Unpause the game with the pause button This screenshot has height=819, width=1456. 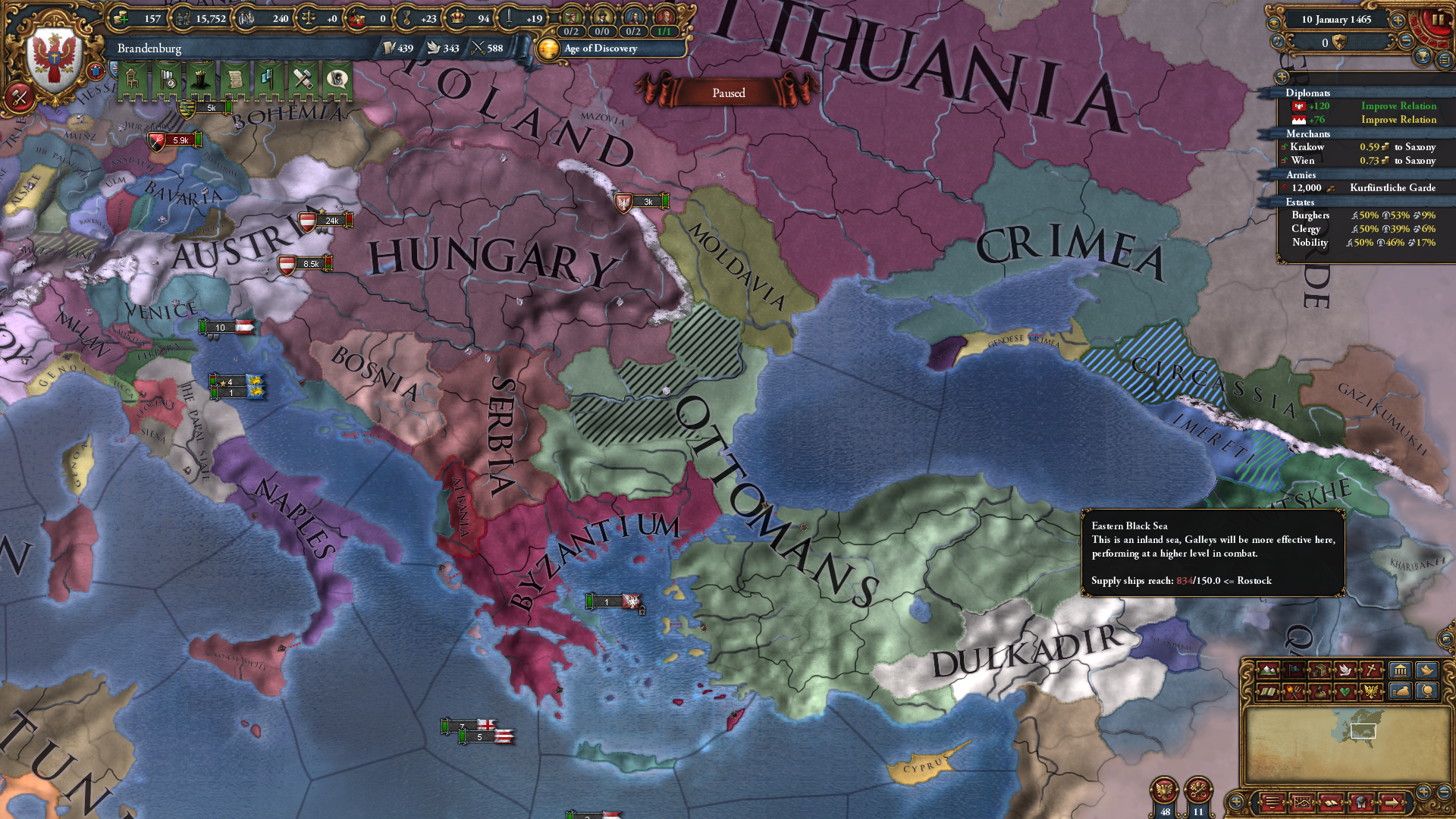tap(1439, 20)
